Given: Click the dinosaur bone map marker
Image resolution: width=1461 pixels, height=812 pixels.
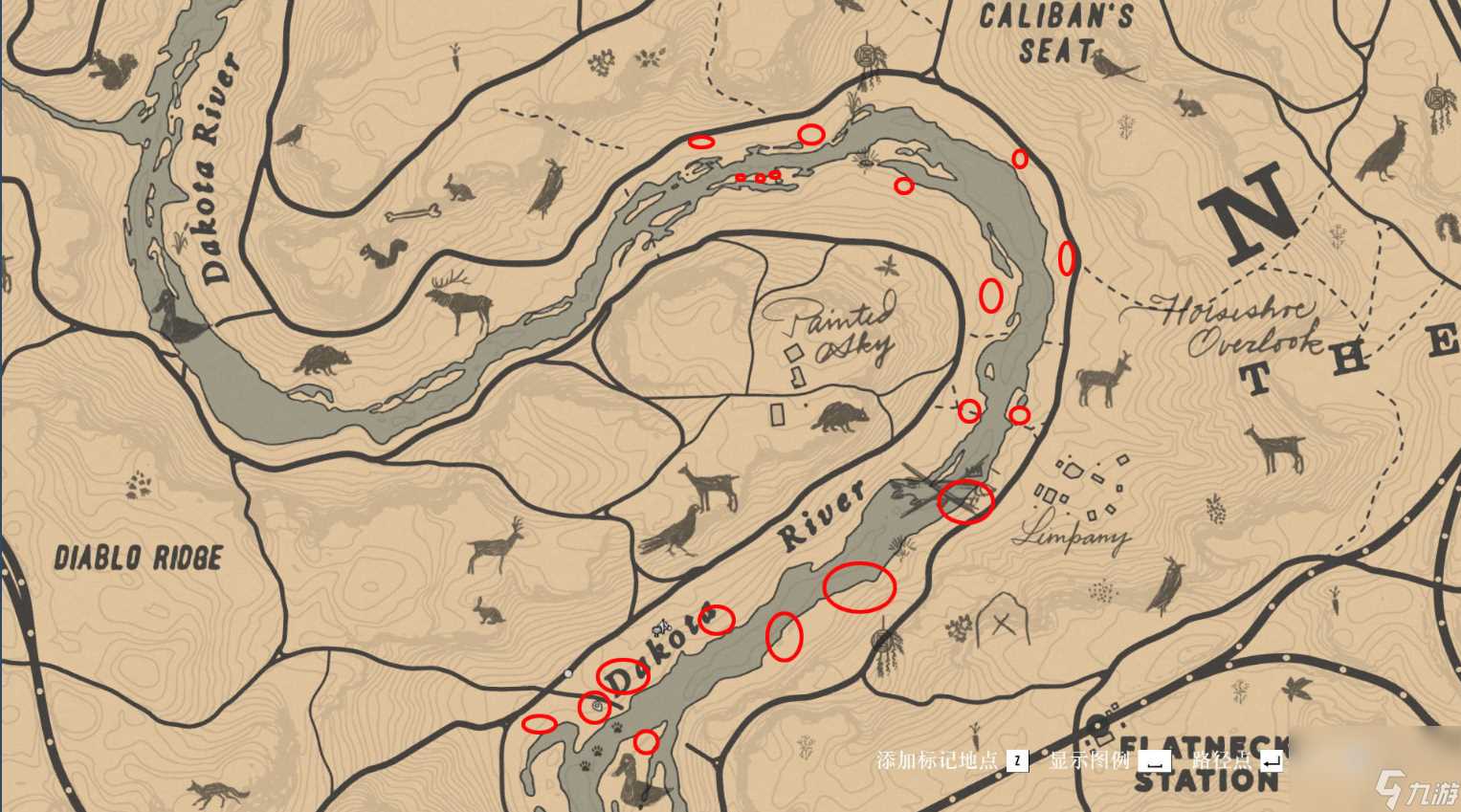Looking at the screenshot, I should (x=412, y=212).
